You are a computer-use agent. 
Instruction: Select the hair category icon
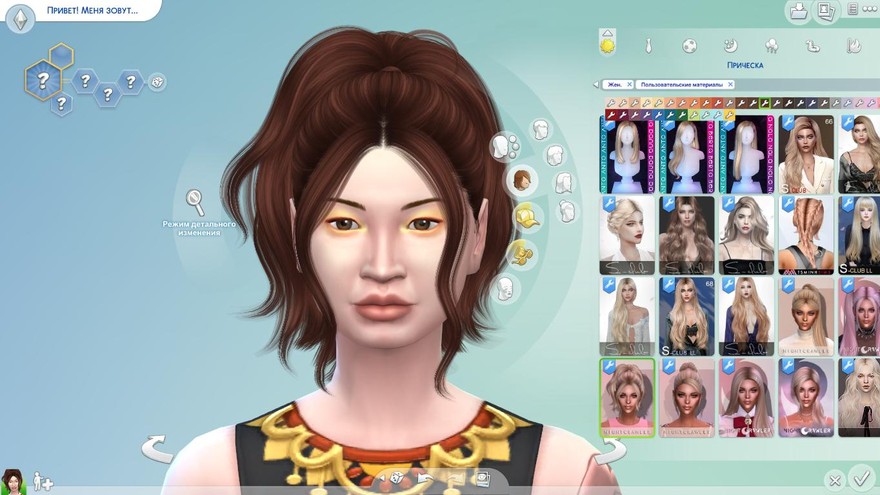pos(522,181)
